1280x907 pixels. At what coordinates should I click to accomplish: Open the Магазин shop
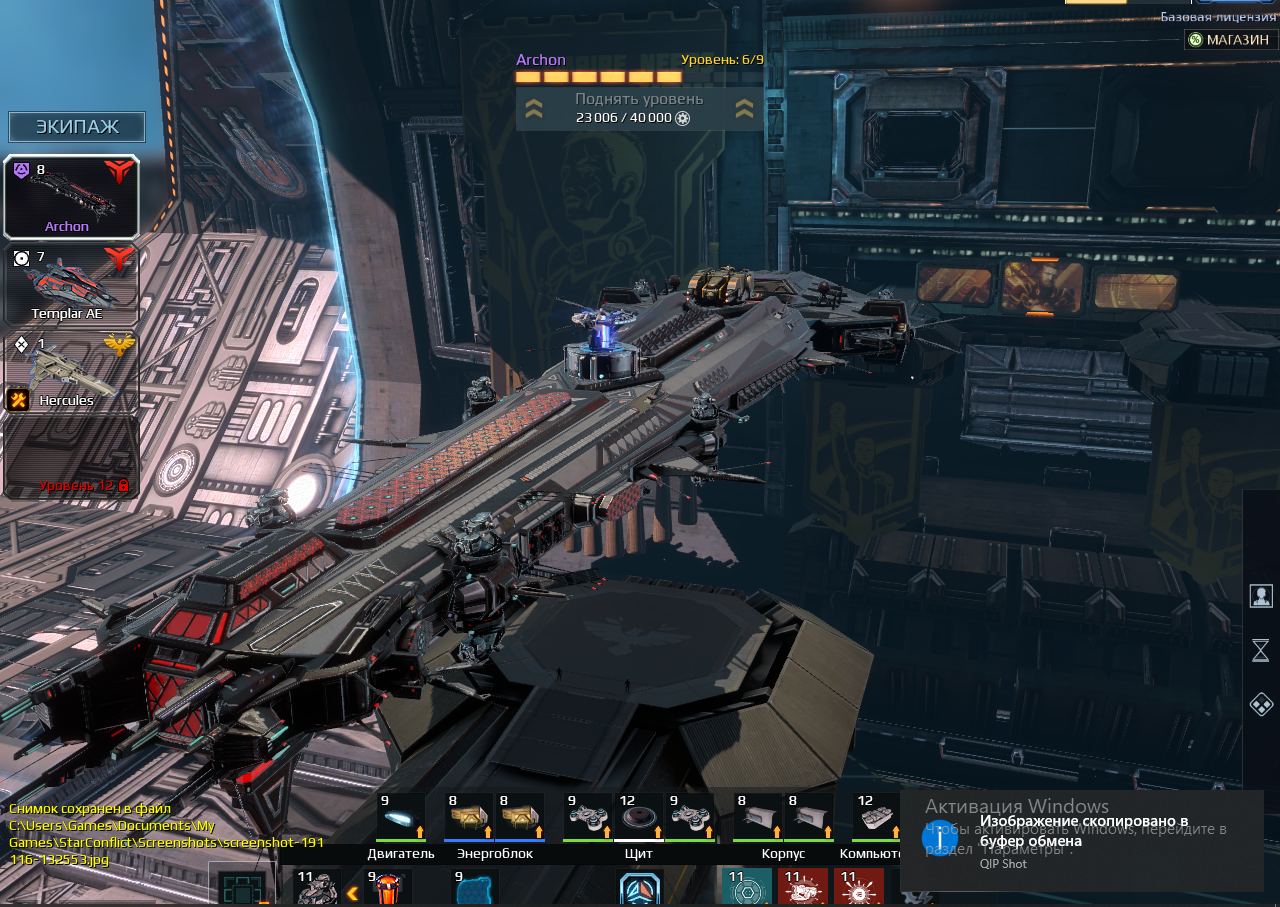(x=1229, y=39)
